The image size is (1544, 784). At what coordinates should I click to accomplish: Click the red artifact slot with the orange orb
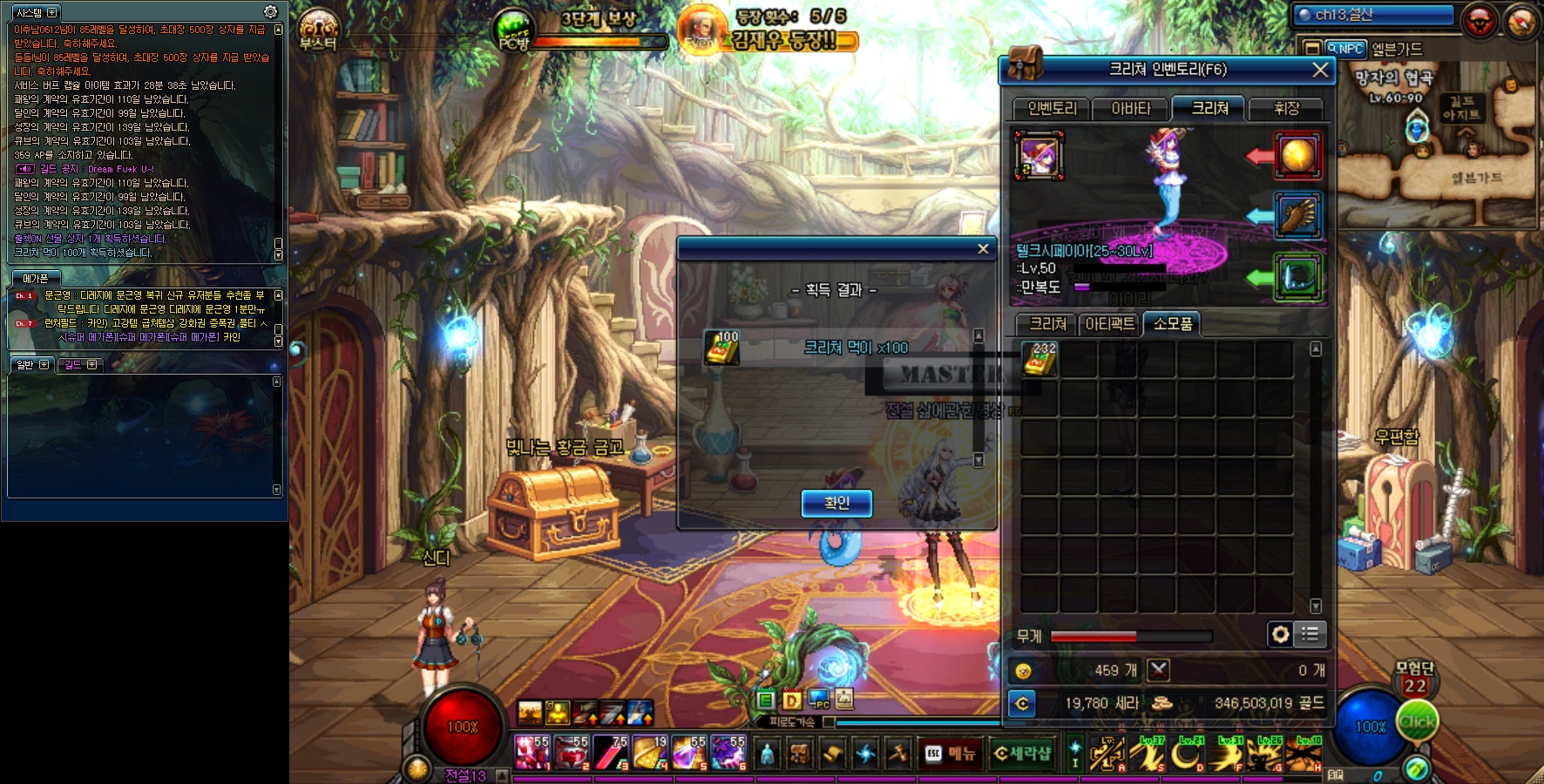(1297, 155)
